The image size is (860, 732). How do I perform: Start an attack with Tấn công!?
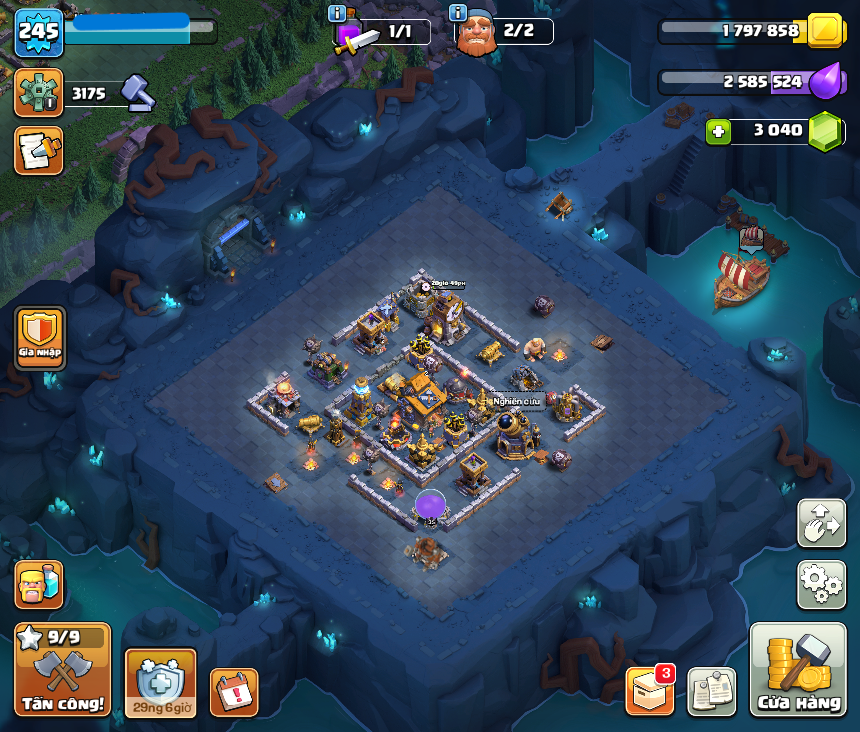pos(63,670)
